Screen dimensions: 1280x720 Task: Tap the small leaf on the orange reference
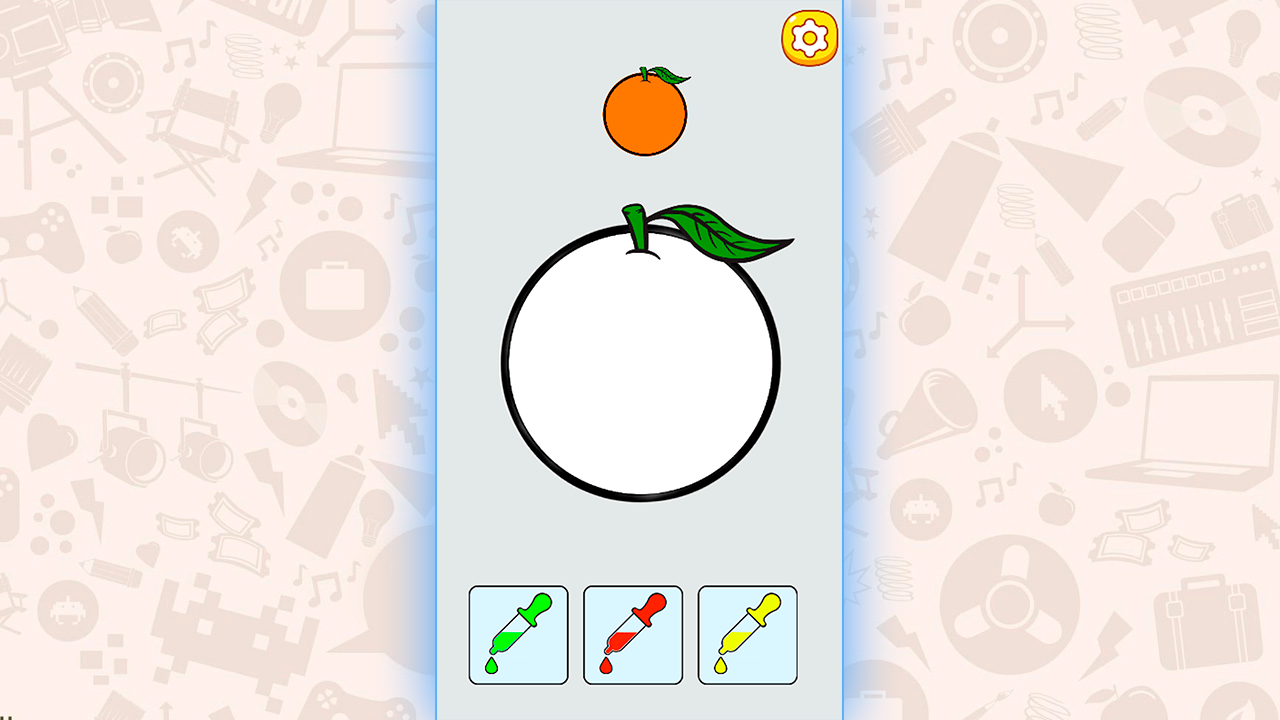(x=668, y=74)
